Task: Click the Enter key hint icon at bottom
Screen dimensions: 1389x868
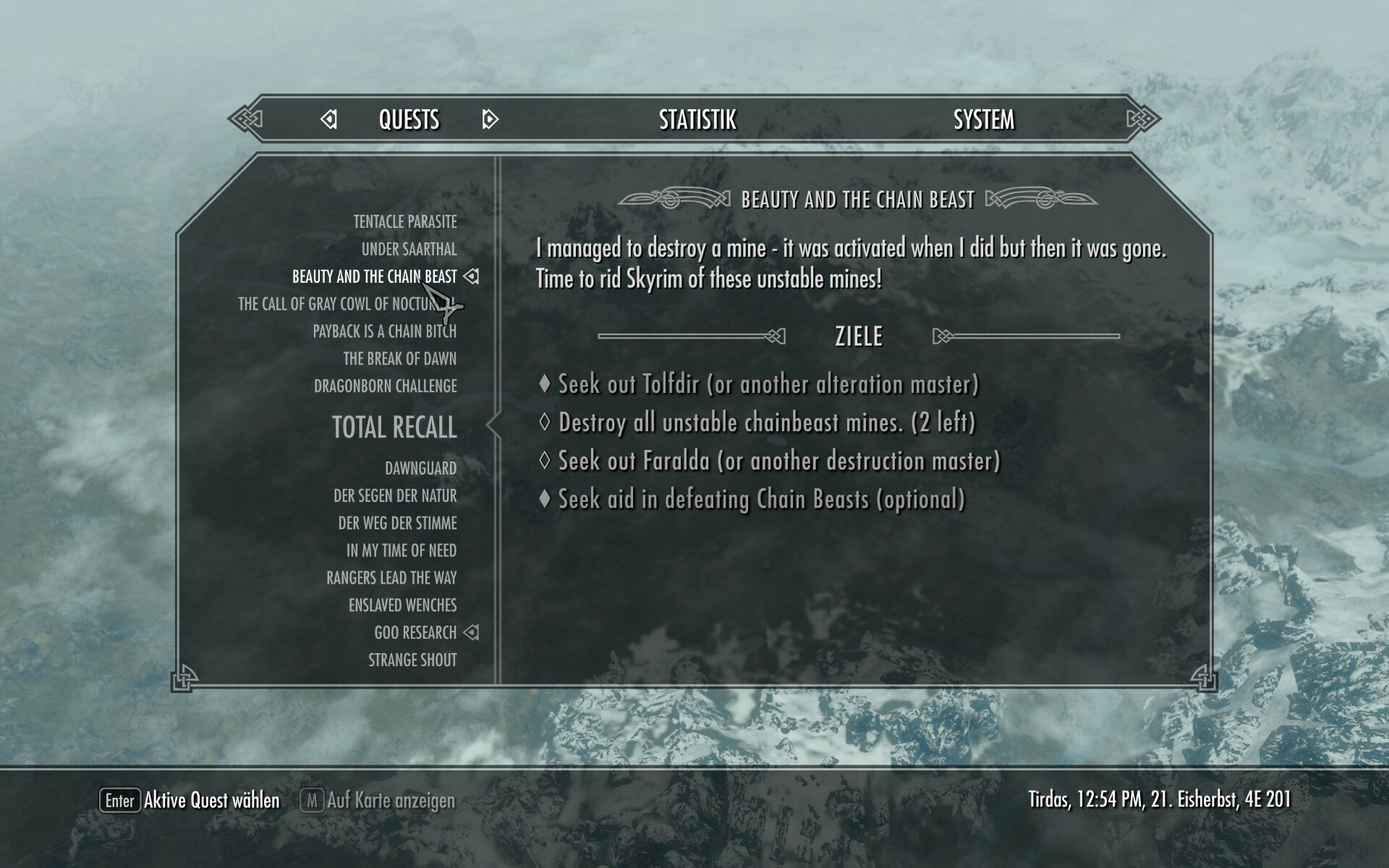Action: point(122,801)
